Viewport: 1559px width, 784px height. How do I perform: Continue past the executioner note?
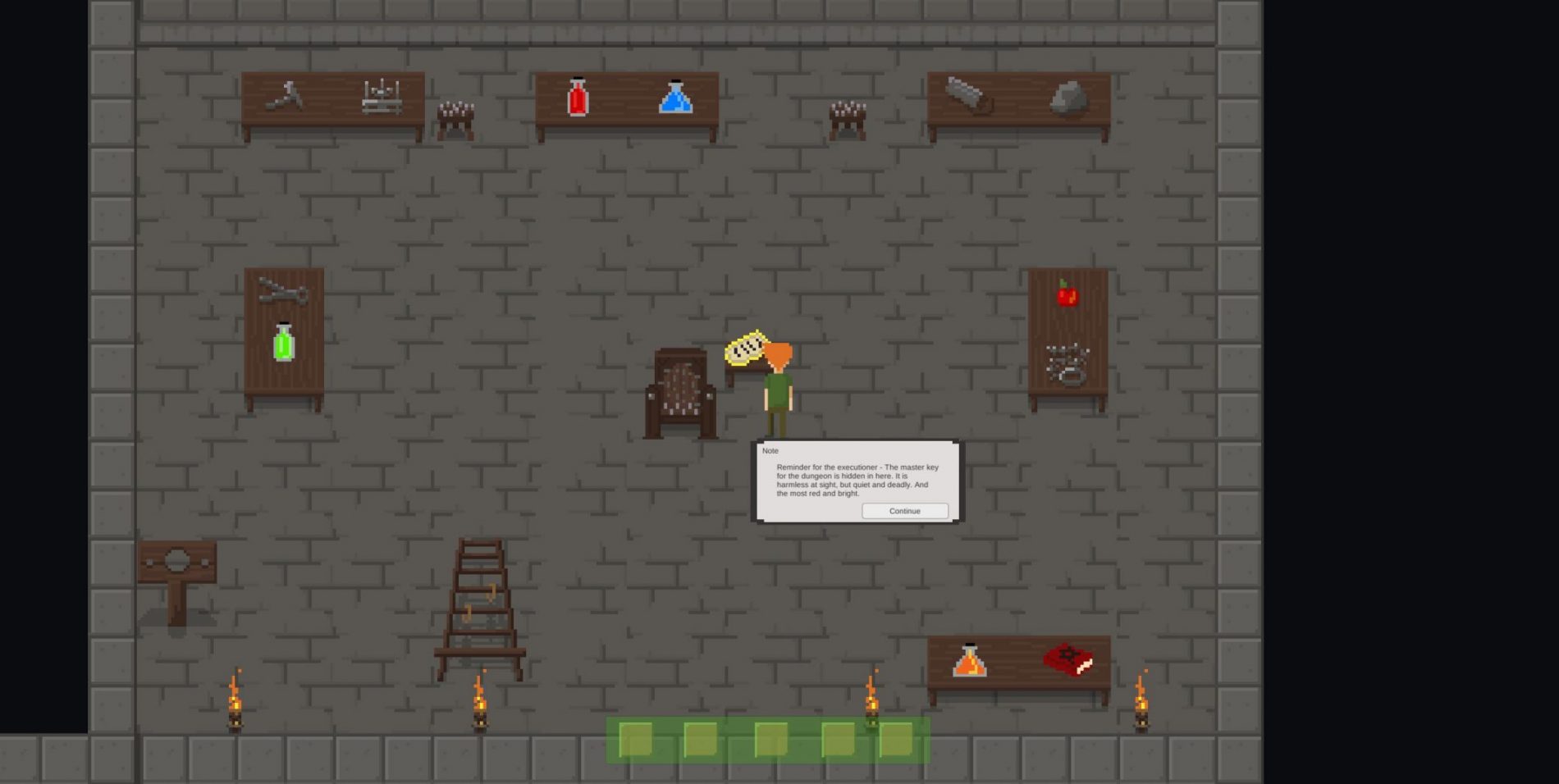pos(904,511)
